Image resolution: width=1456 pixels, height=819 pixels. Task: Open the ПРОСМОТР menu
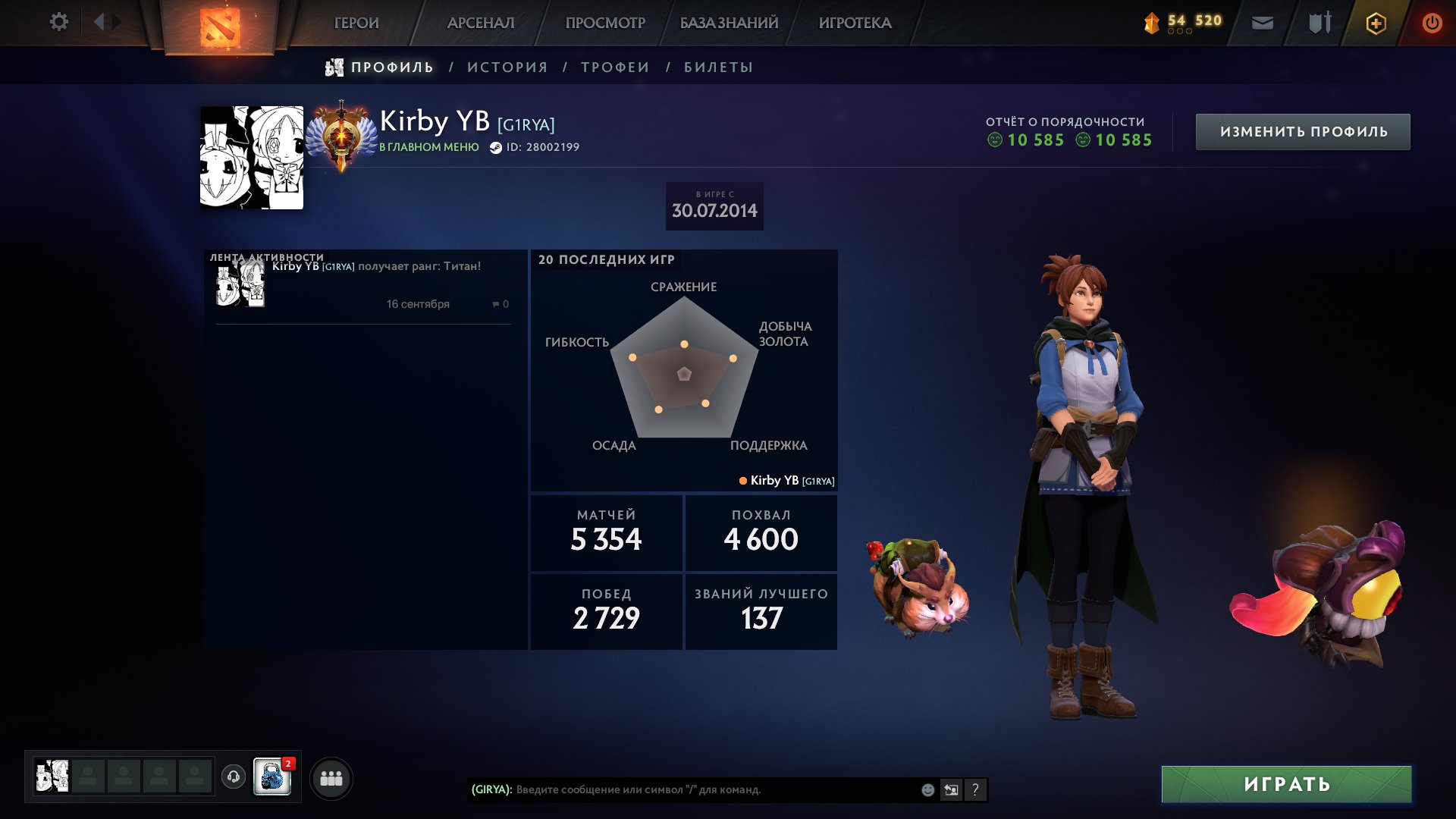[x=605, y=24]
